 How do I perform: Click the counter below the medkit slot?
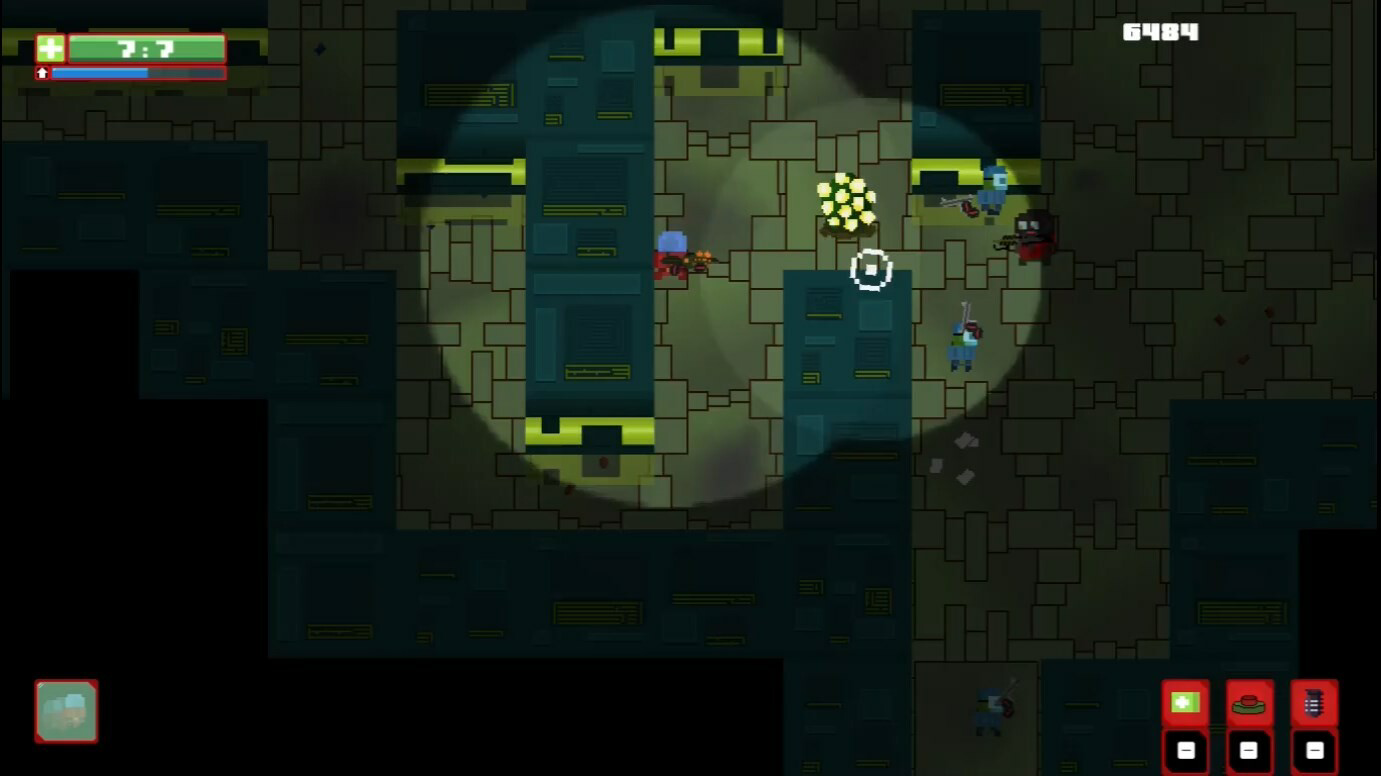pyautogui.click(x=1186, y=749)
